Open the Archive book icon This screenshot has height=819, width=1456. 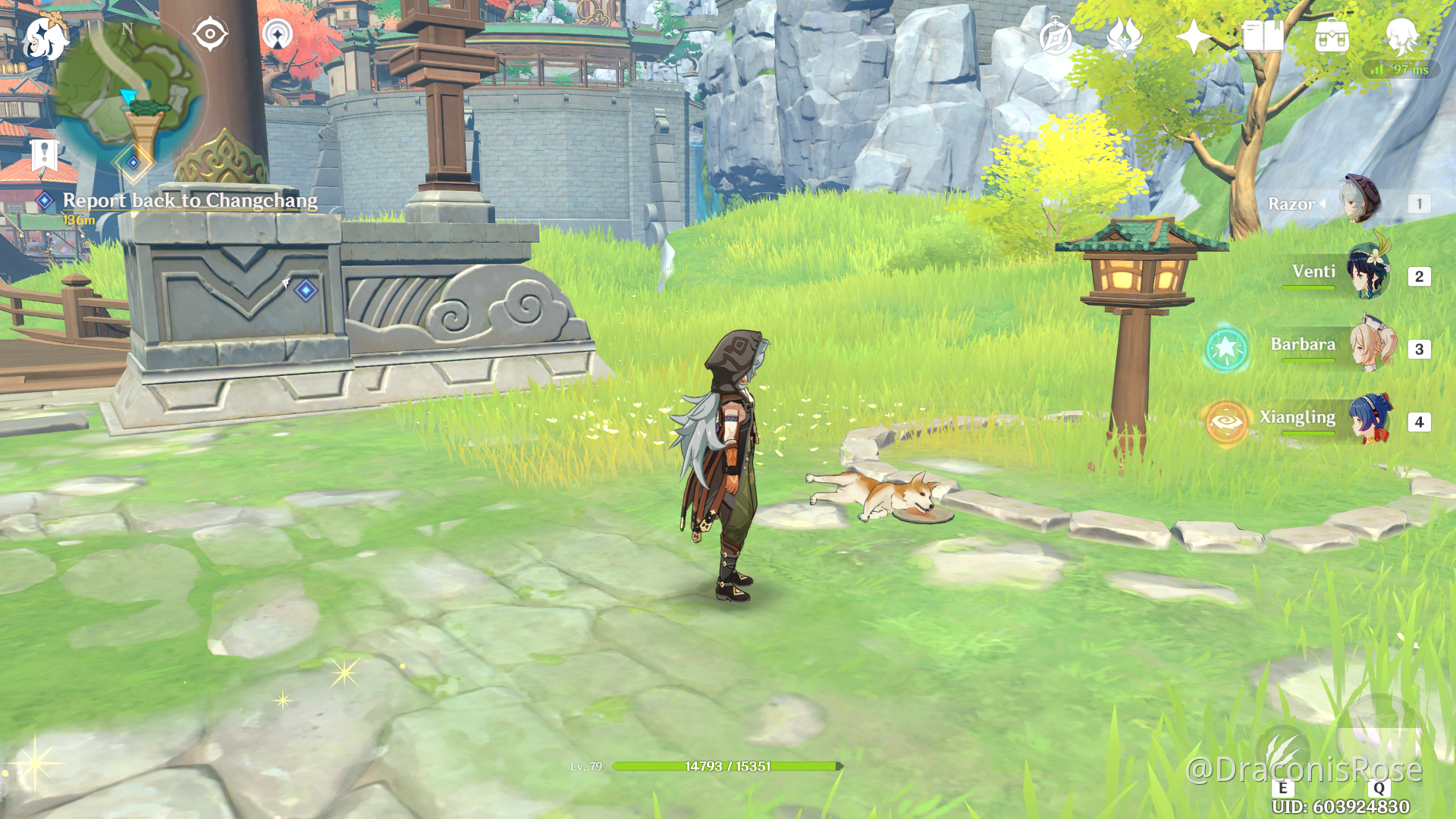click(1263, 35)
